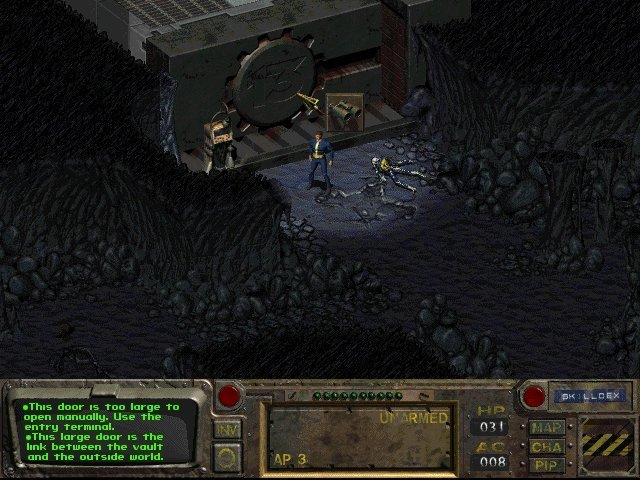Open the MAP screen
640x480 pixels.
point(547,428)
